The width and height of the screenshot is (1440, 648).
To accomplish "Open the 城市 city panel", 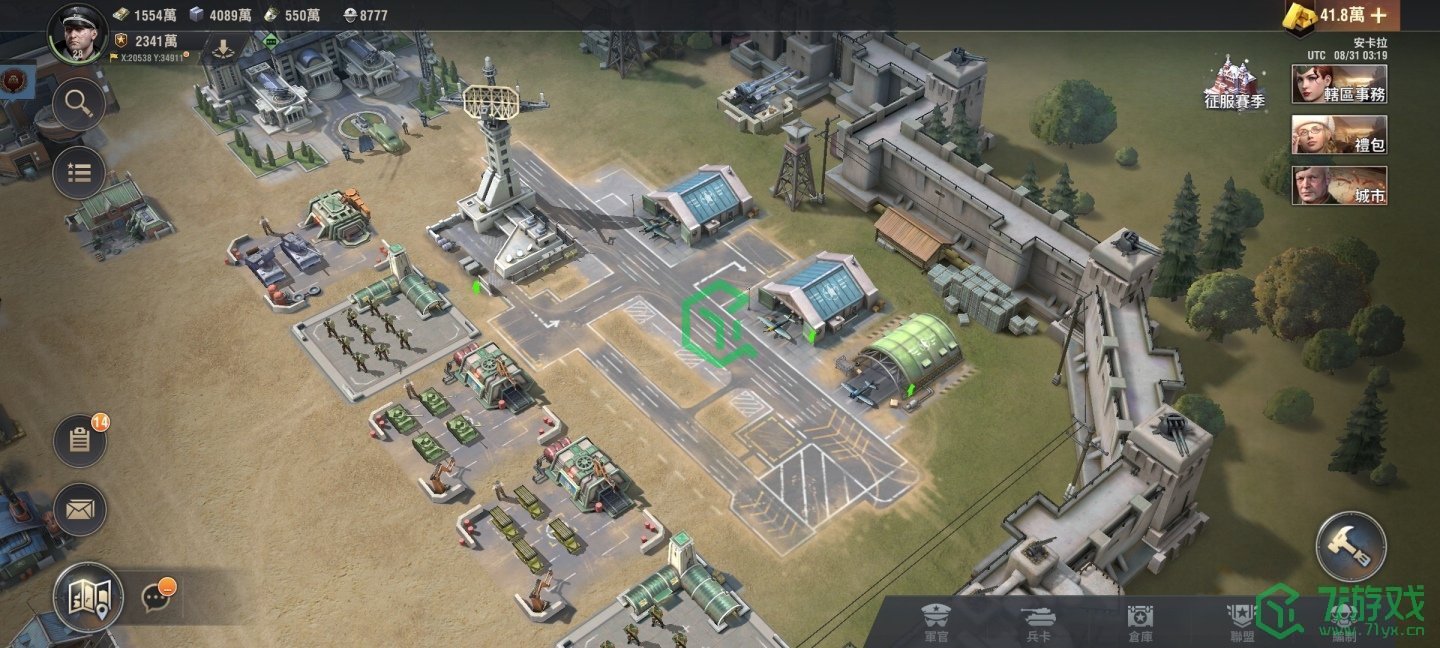I will click(x=1339, y=186).
